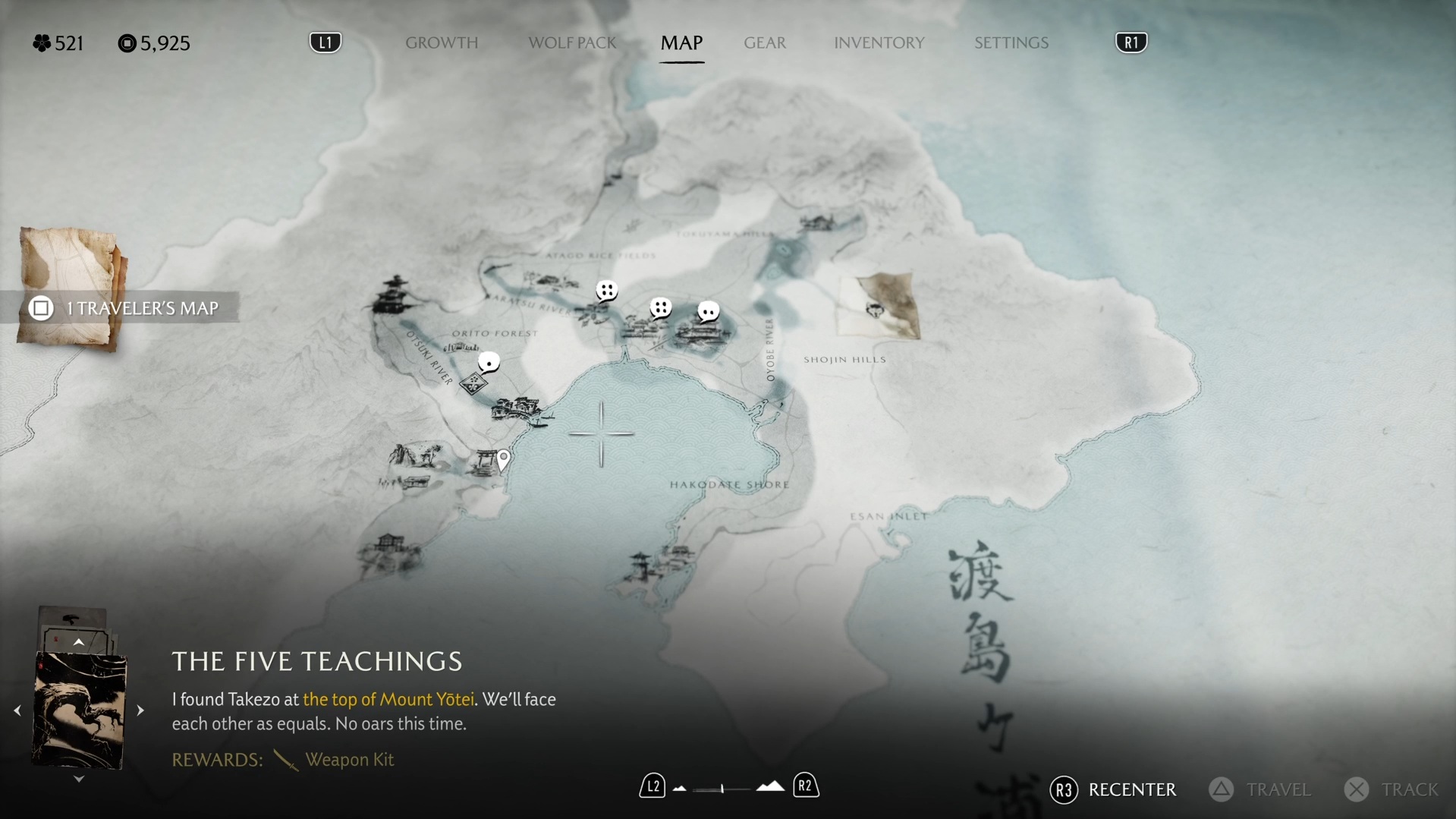The width and height of the screenshot is (1456, 819).
Task: Click the up arrow above the quest card
Action: pyautogui.click(x=78, y=642)
